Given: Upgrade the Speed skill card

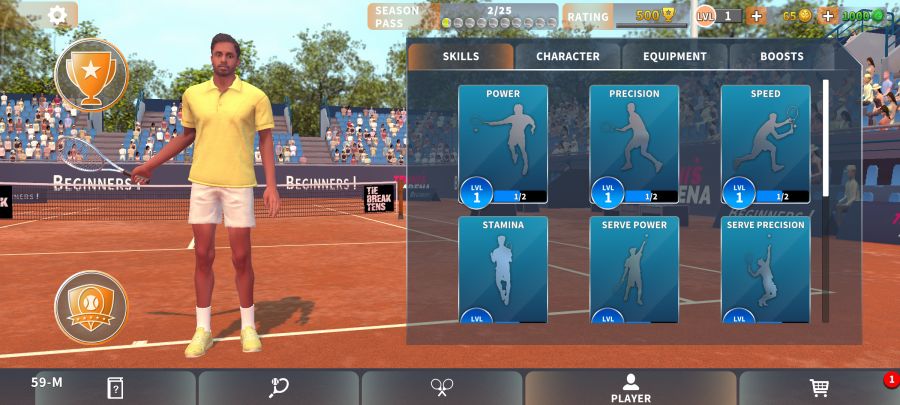Looking at the screenshot, I should pyautogui.click(x=765, y=144).
